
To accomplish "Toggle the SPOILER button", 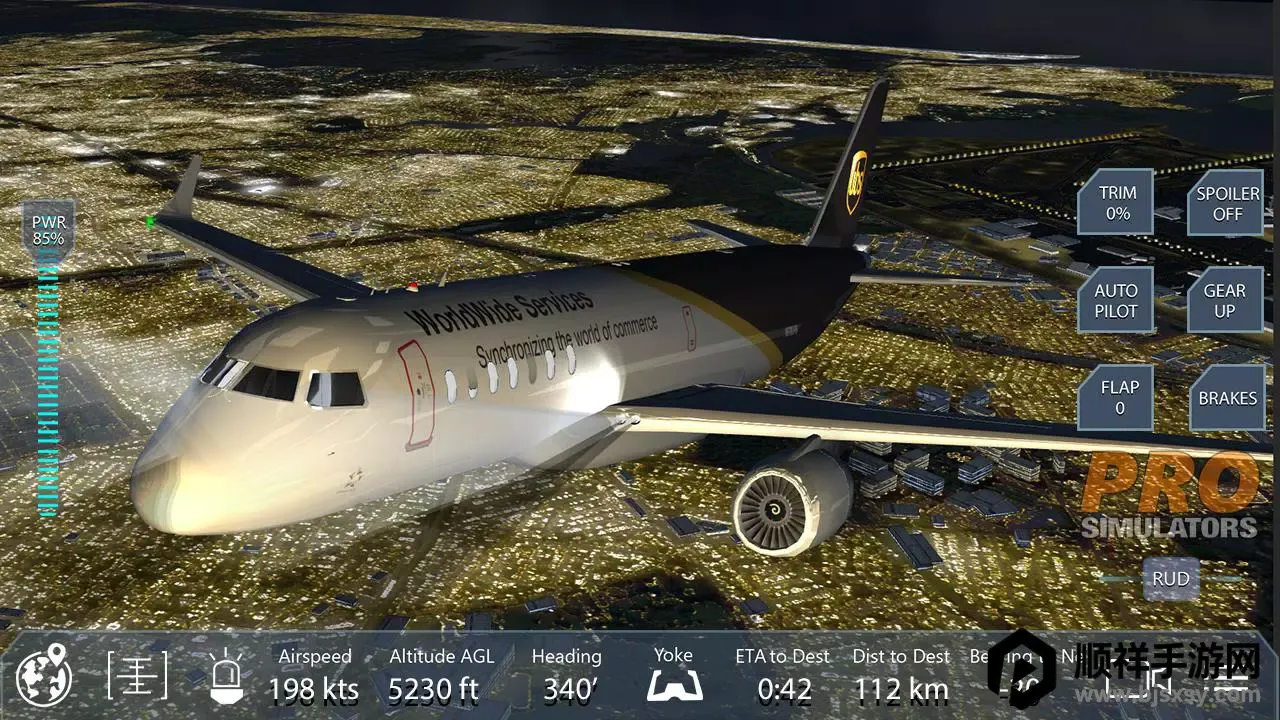I will point(1226,202).
